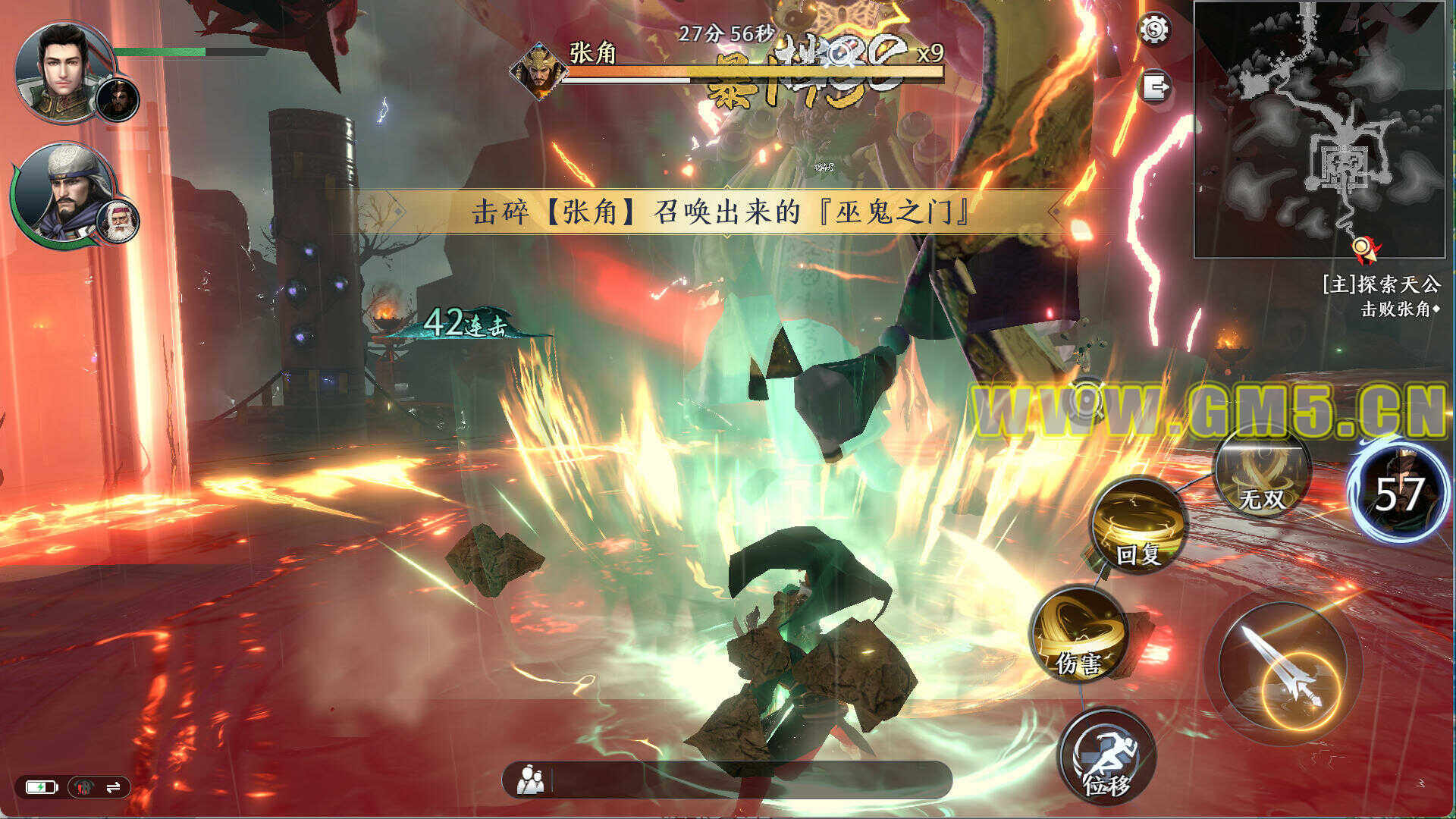This screenshot has width=1456, height=819.
Task: Click the exit stage icon
Action: click(1155, 86)
